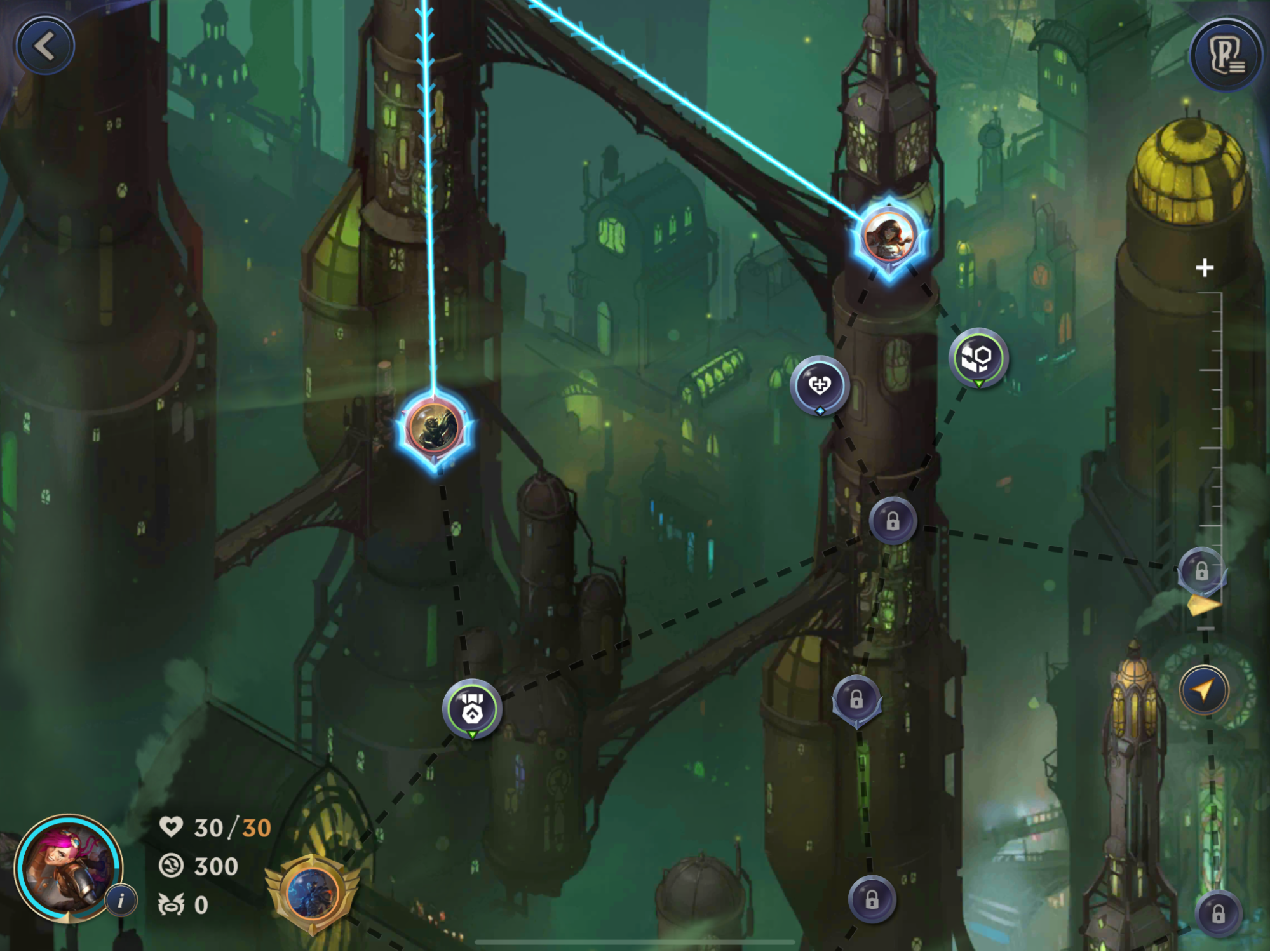Select the medal reward map node
Image resolution: width=1270 pixels, height=952 pixels.
pyautogui.click(x=472, y=708)
